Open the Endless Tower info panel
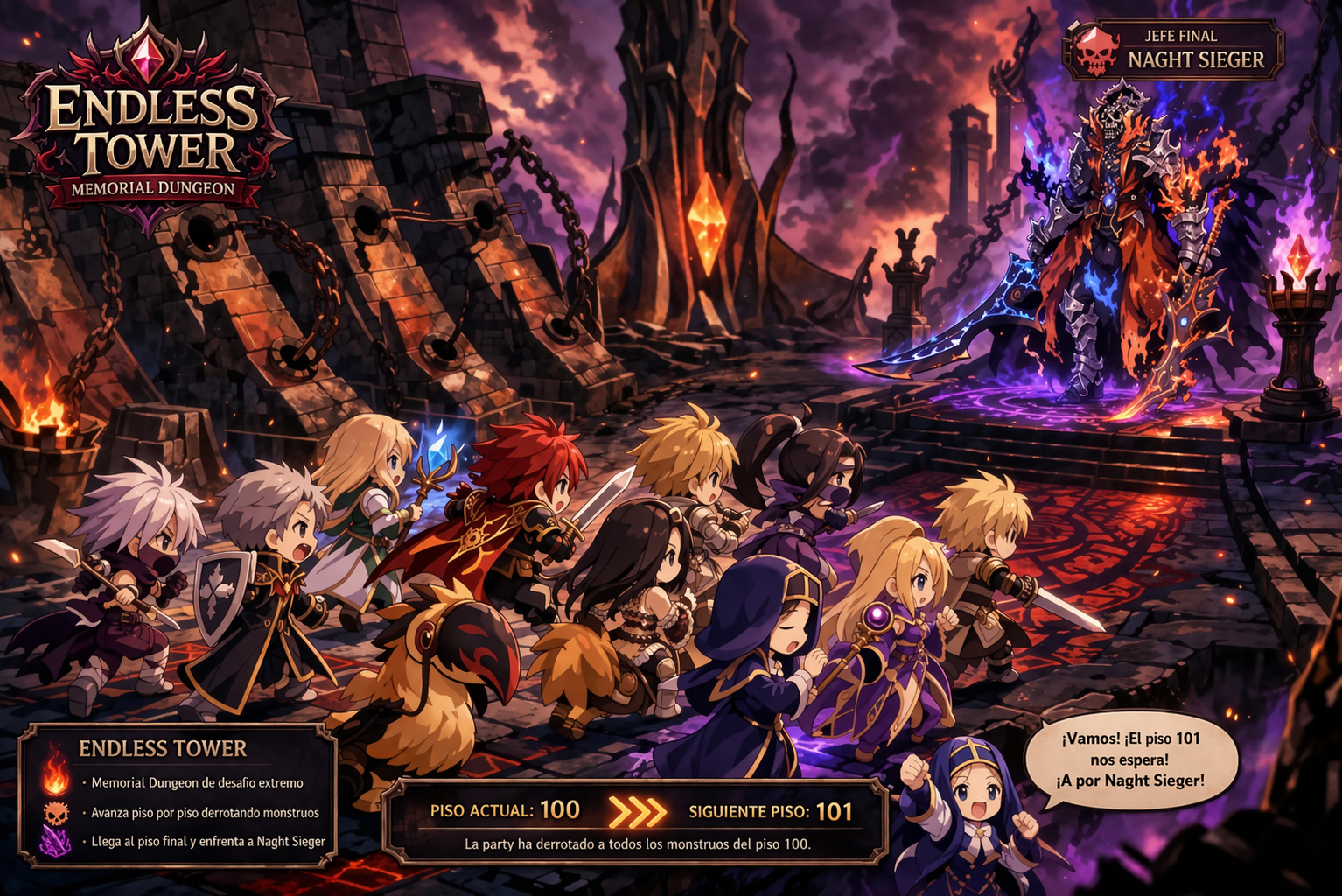1342x896 pixels. pos(178,794)
